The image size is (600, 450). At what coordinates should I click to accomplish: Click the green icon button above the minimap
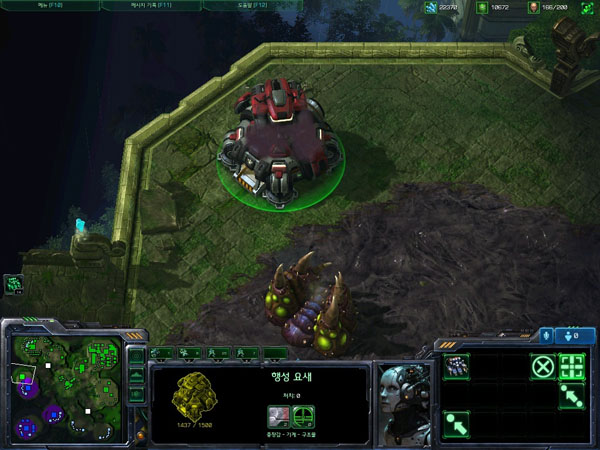(x=15, y=284)
